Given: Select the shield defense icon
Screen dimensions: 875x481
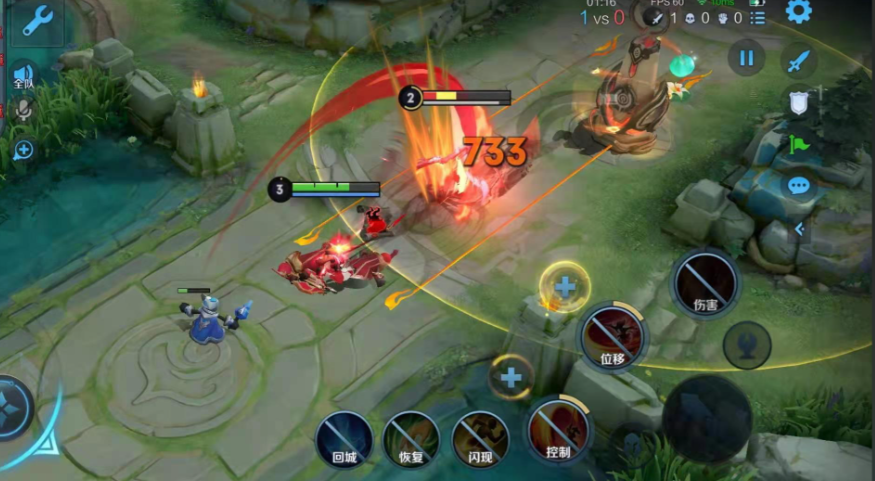Looking at the screenshot, I should (x=798, y=102).
